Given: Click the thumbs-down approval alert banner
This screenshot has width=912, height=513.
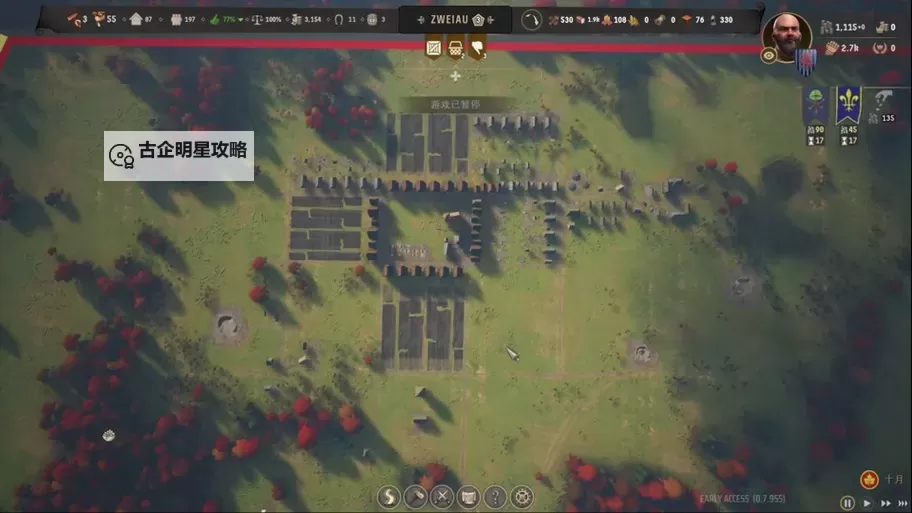Looking at the screenshot, I should (477, 48).
